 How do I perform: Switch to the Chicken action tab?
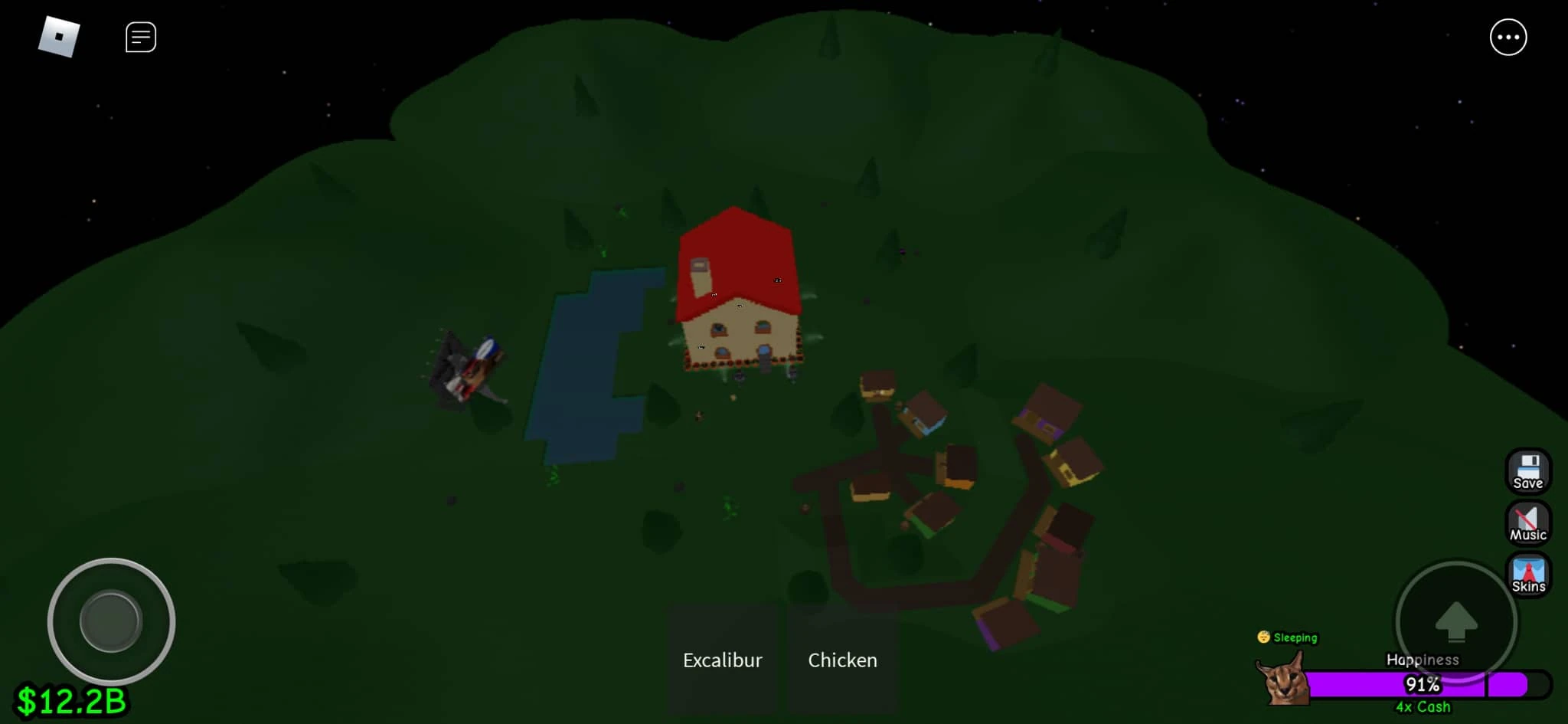pyautogui.click(x=842, y=660)
